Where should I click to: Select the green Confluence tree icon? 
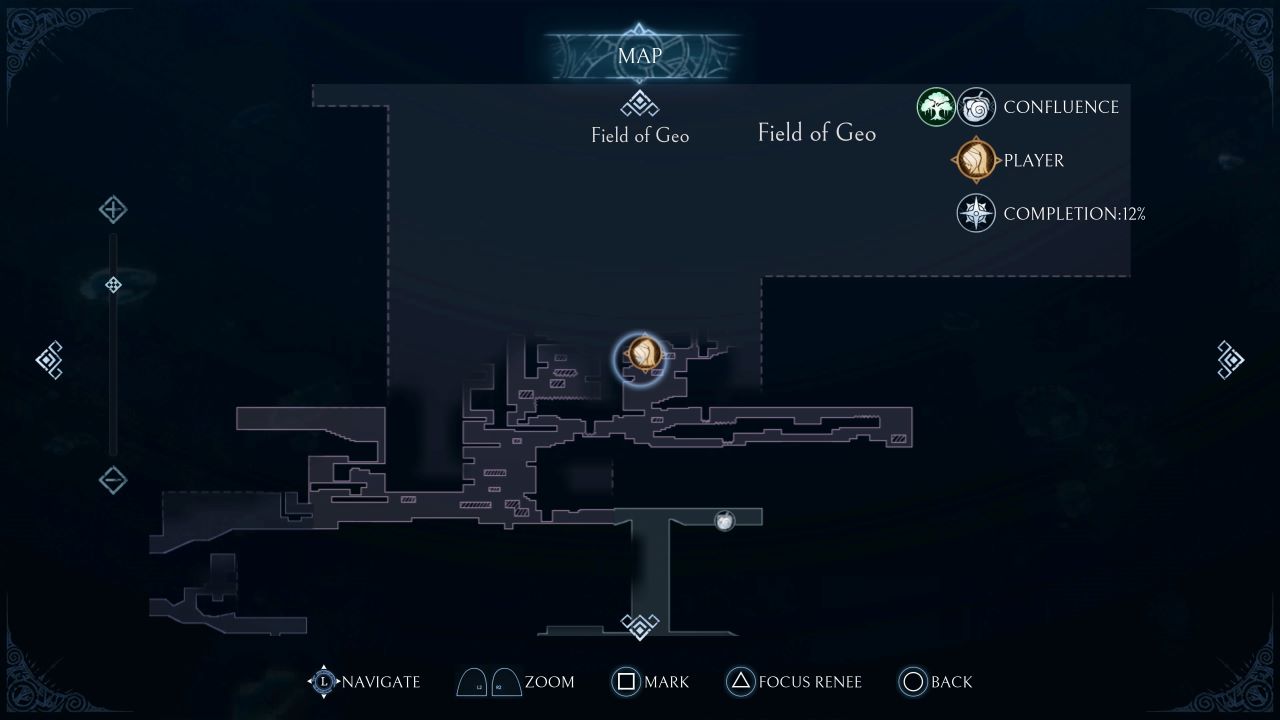pyautogui.click(x=936, y=107)
